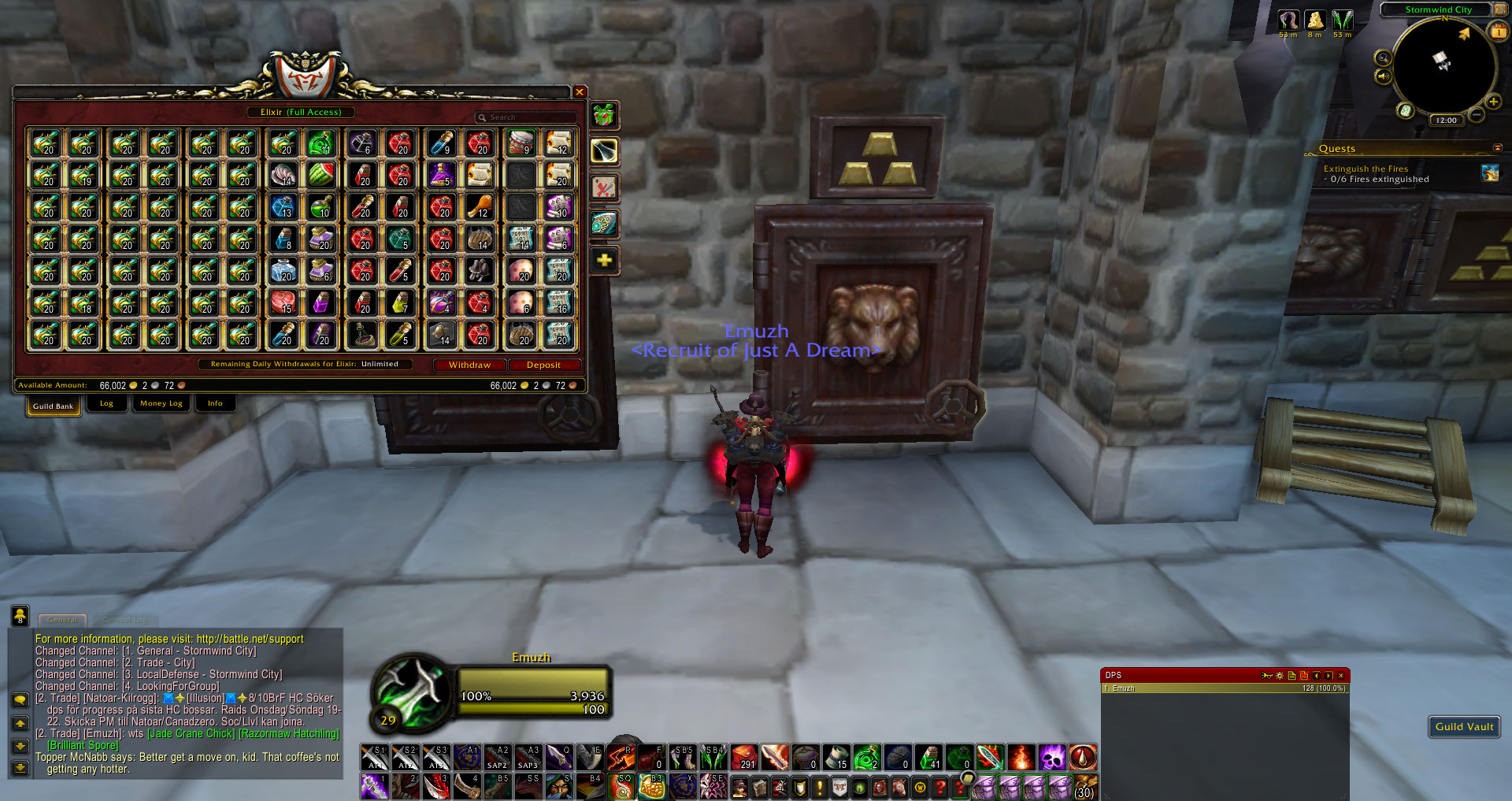Select the green-wrapped gift bank tab

(604, 117)
